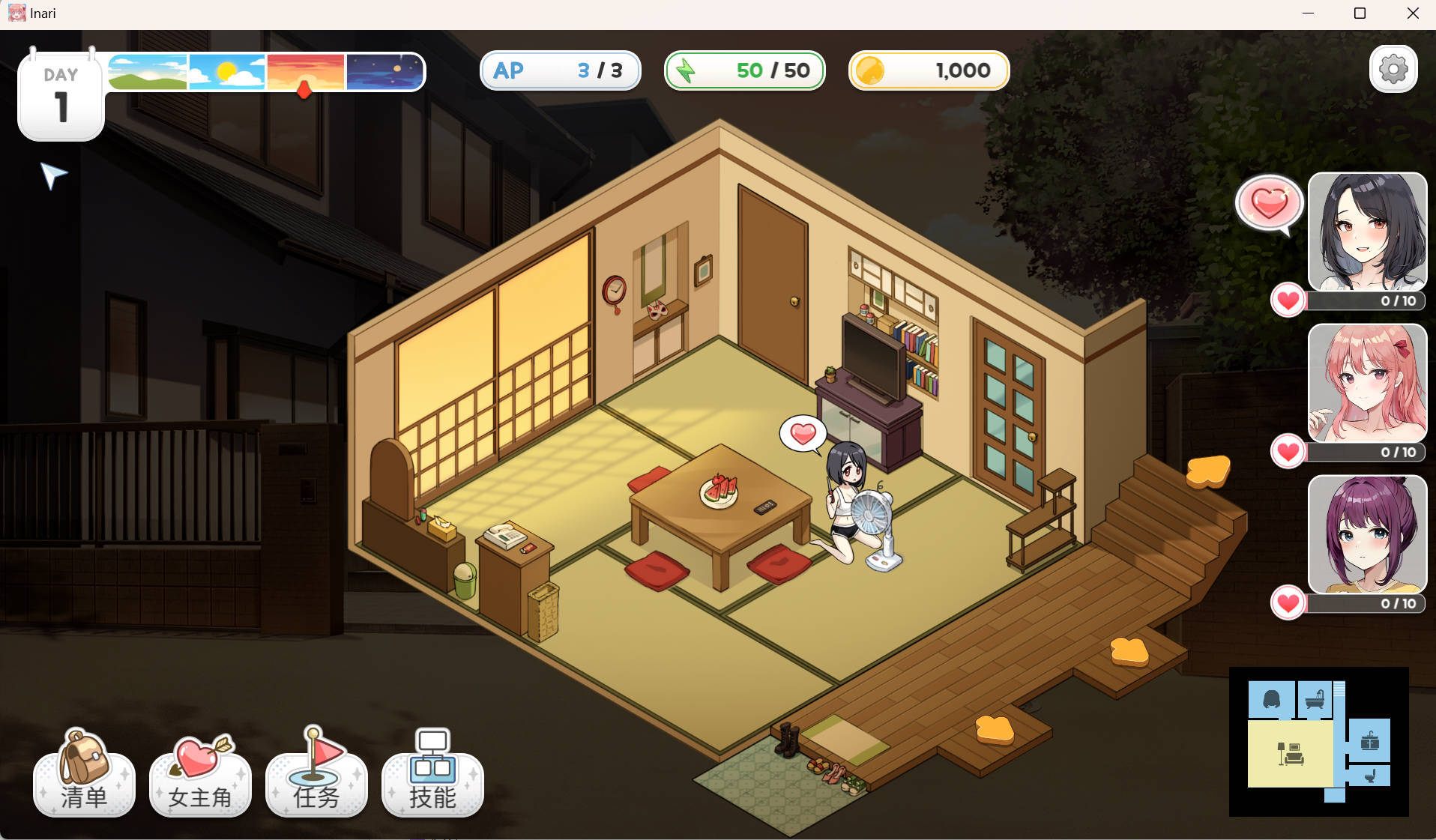Go to the toilet room on the minimap
Image resolution: width=1436 pixels, height=840 pixels.
point(1369,776)
